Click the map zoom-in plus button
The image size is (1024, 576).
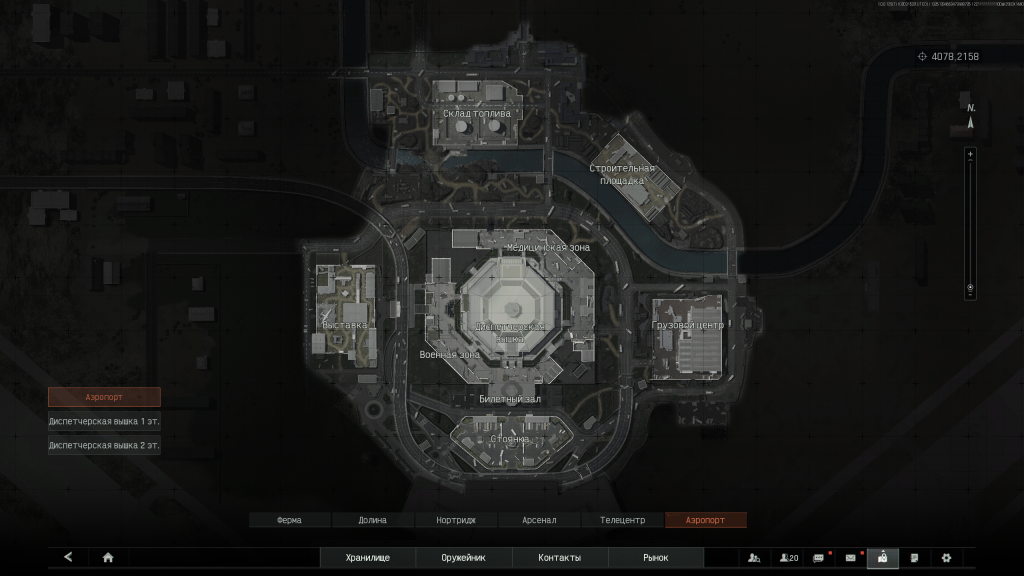[x=969, y=155]
